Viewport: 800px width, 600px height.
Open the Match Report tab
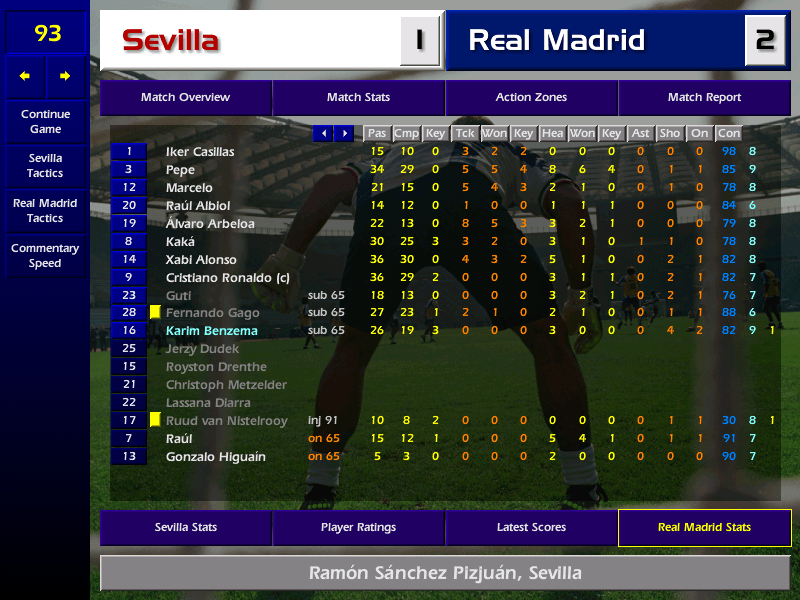pyautogui.click(x=704, y=97)
